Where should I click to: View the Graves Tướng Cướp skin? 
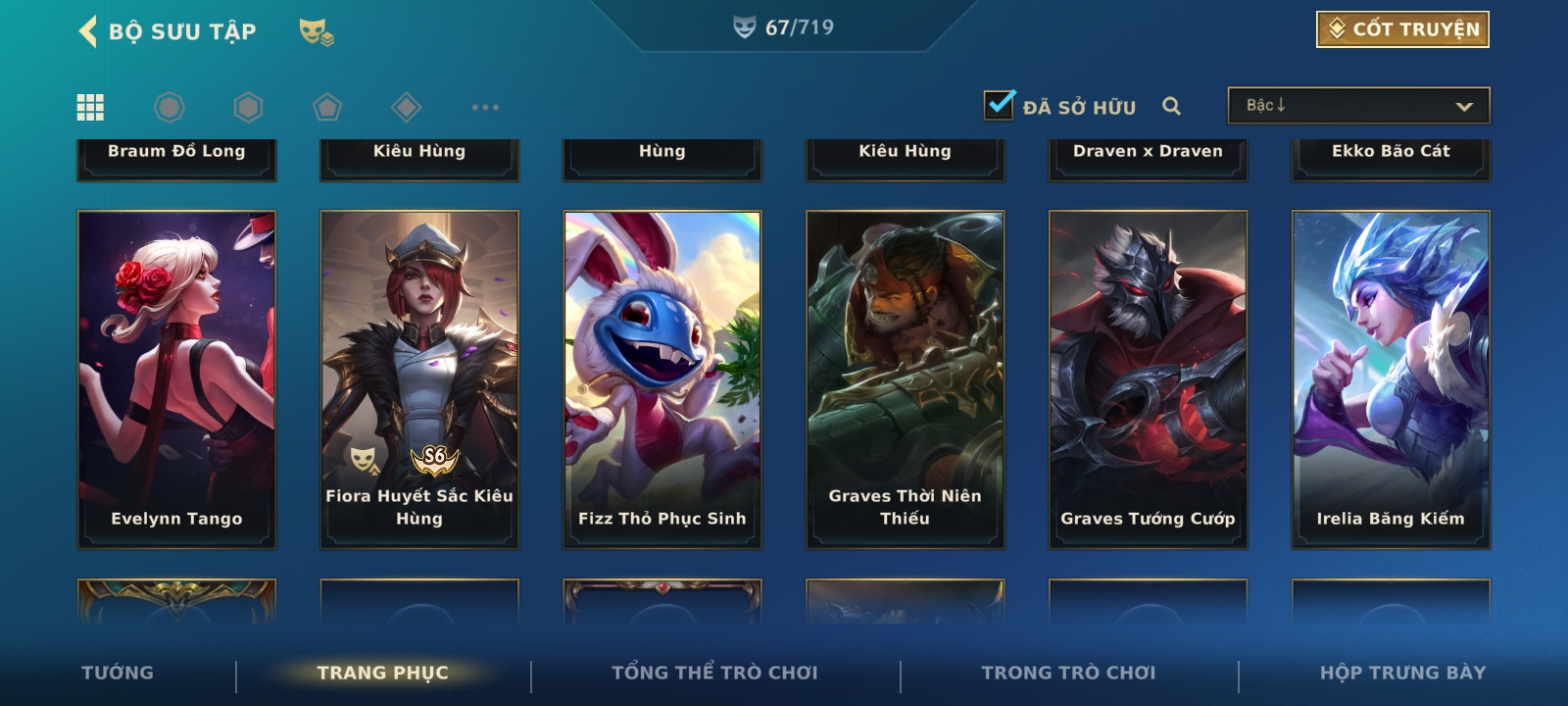[x=1149, y=378]
